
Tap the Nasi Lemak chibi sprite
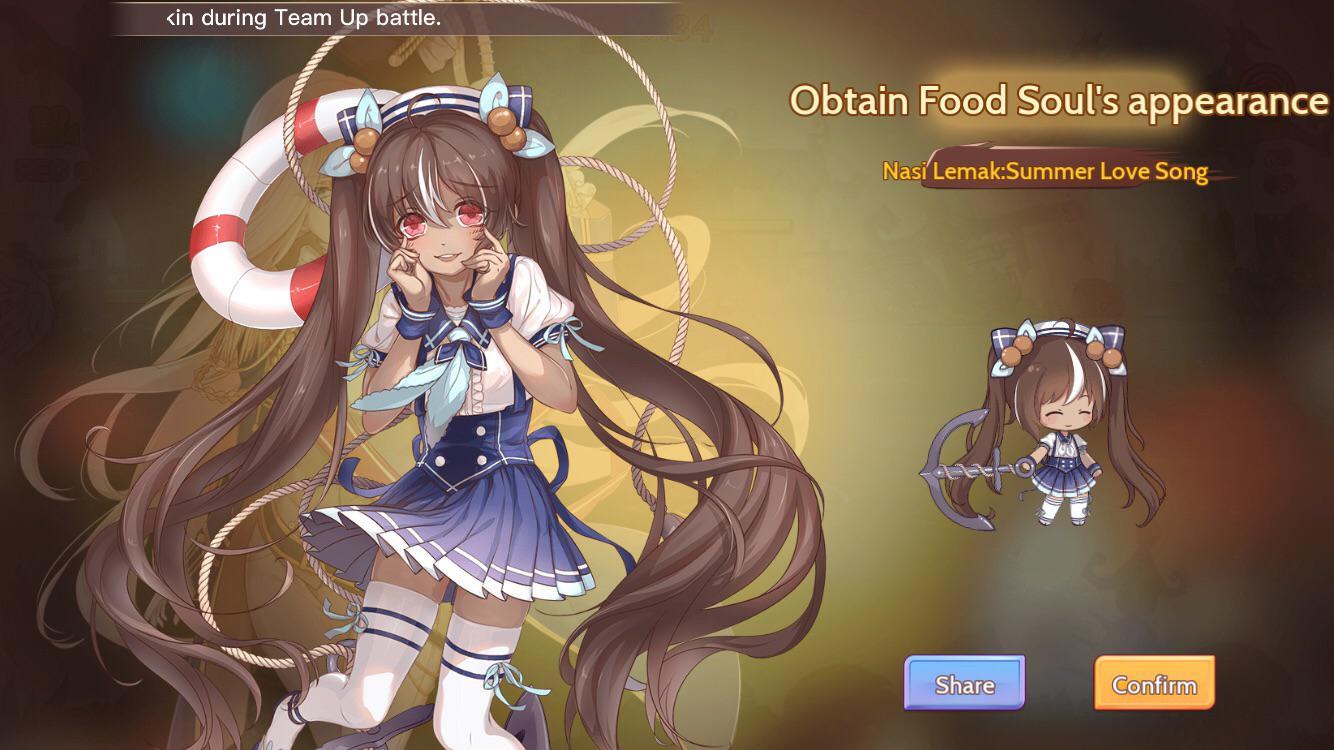[x=1060, y=450]
